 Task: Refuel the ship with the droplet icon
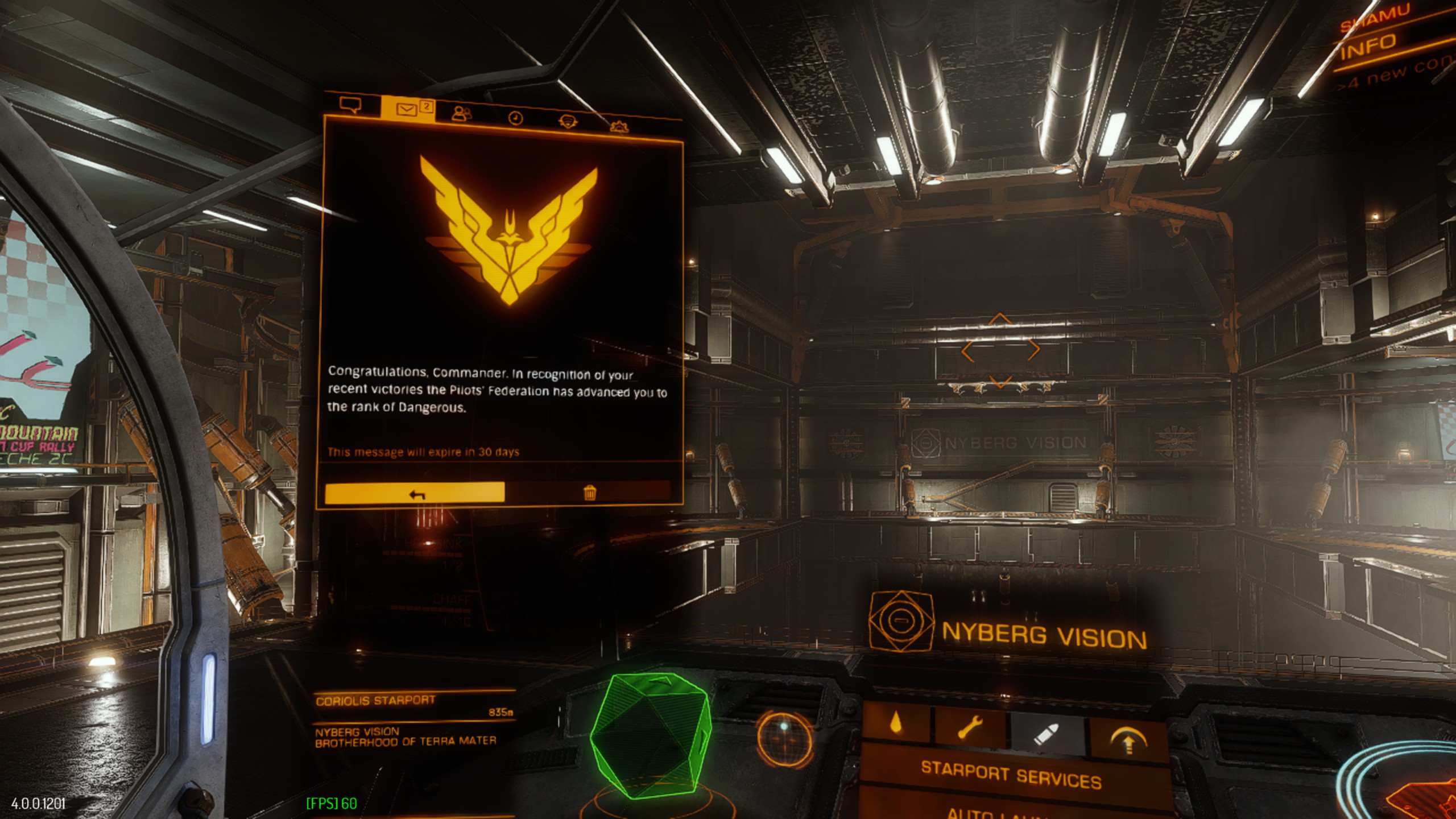[x=896, y=723]
